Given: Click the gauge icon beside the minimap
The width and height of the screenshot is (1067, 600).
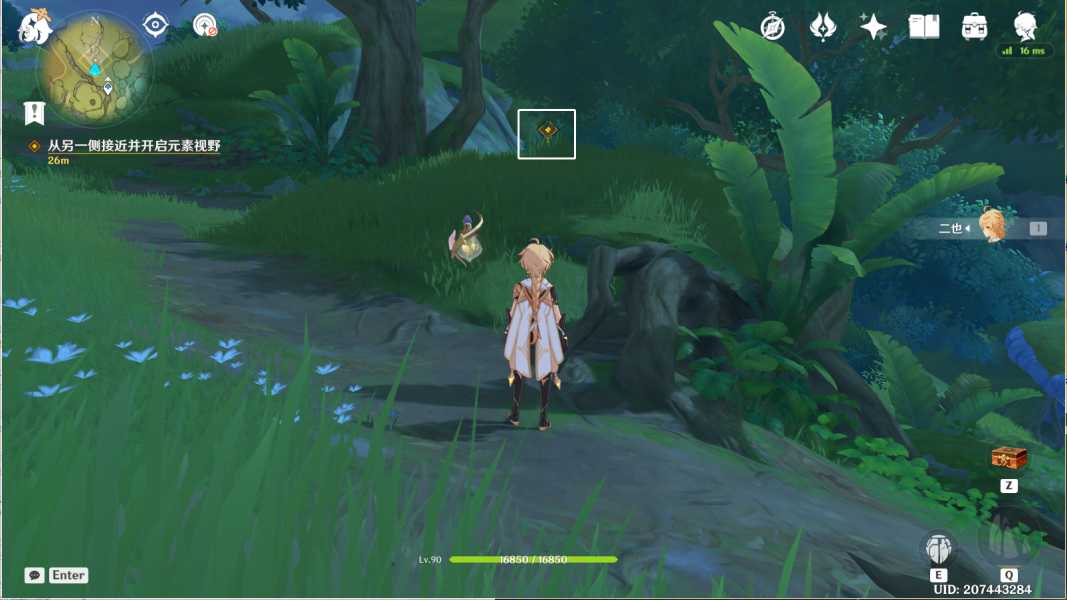Looking at the screenshot, I should tap(205, 25).
